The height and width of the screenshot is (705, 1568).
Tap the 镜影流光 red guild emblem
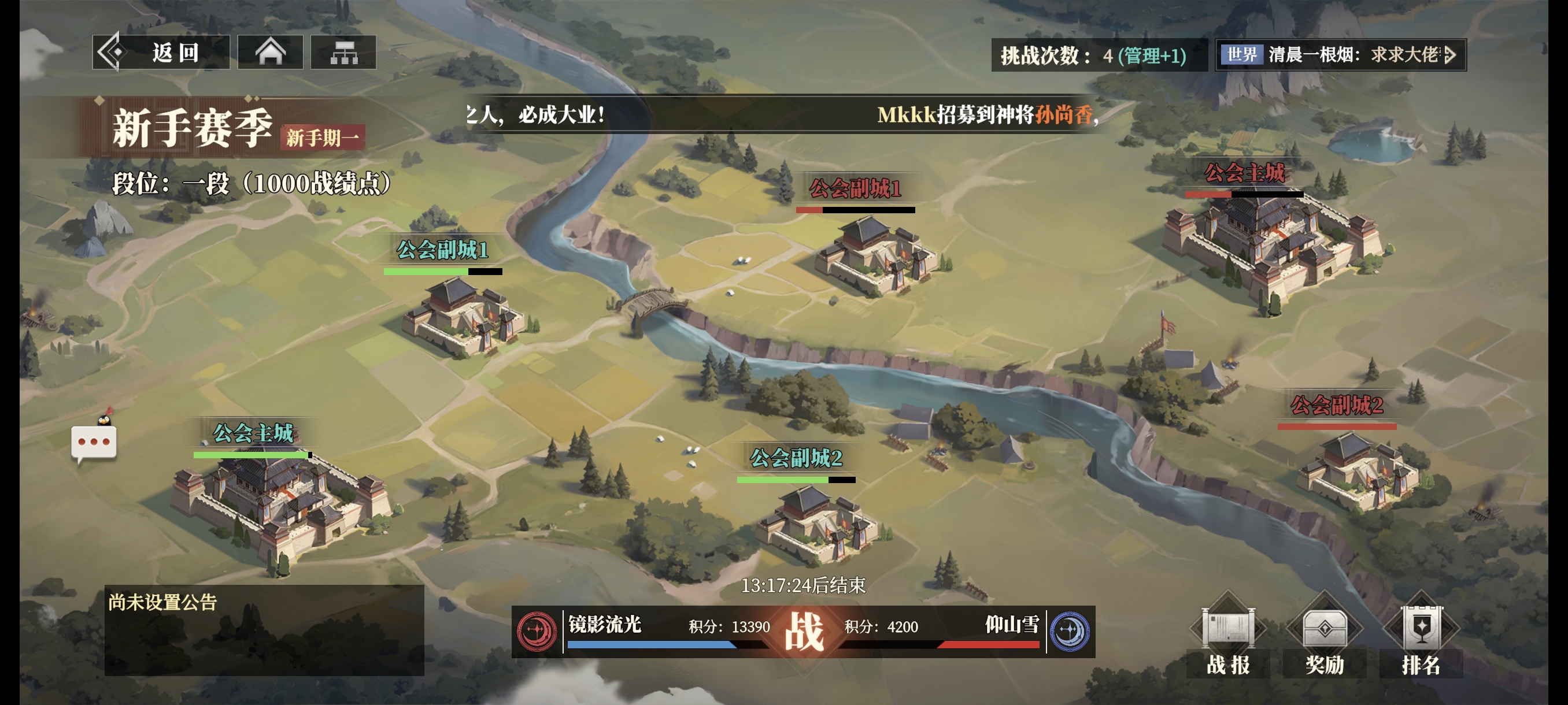point(537,632)
